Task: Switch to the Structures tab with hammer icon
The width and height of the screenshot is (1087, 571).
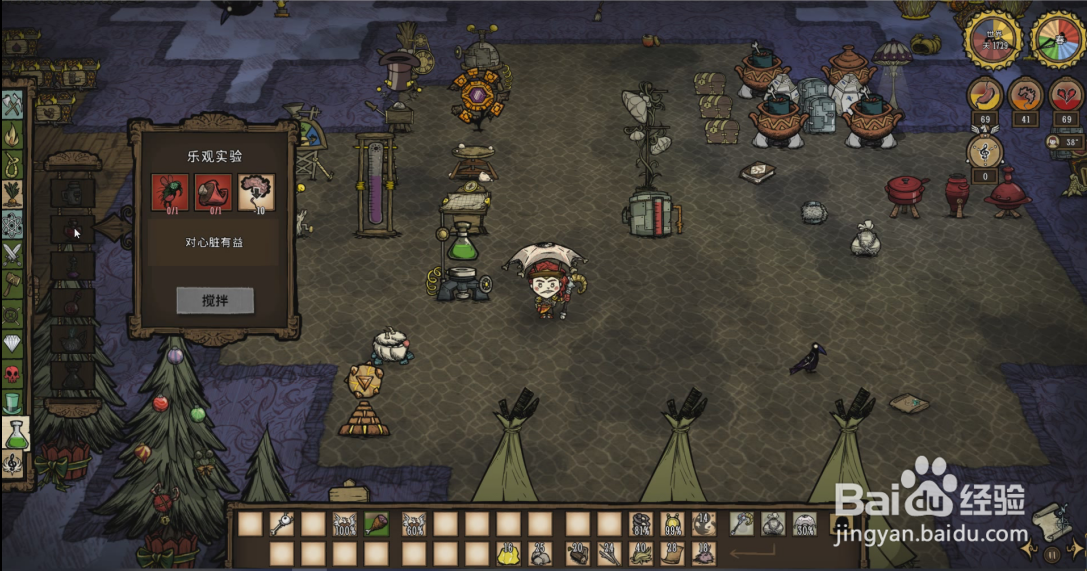Action: pyautogui.click(x=12, y=284)
